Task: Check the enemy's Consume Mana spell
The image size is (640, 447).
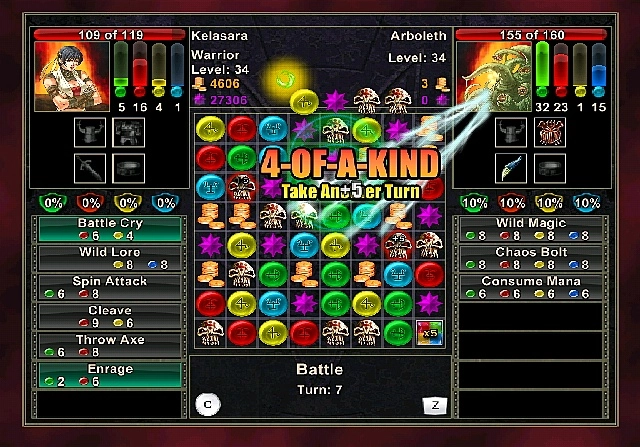Action: 531,287
